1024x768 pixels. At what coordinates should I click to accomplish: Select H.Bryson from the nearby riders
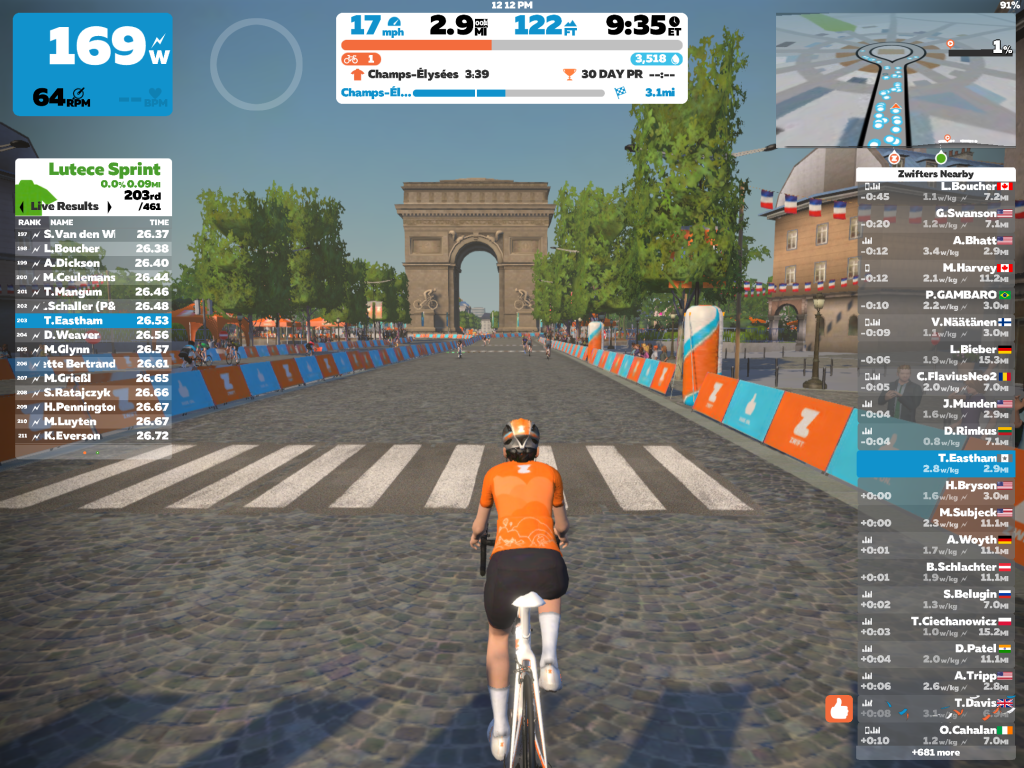936,490
